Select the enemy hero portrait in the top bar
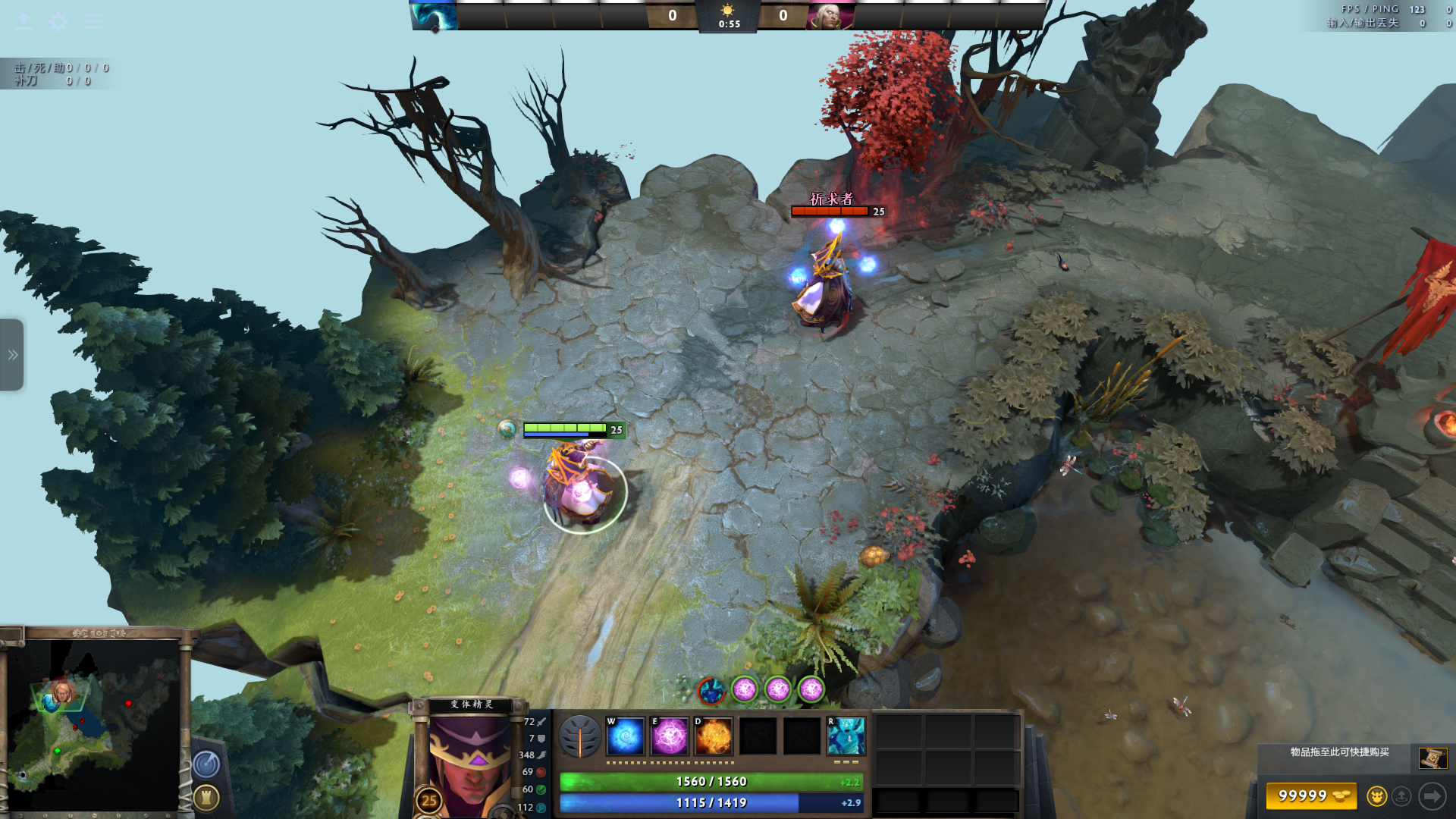This screenshot has width=1456, height=819. [831, 15]
